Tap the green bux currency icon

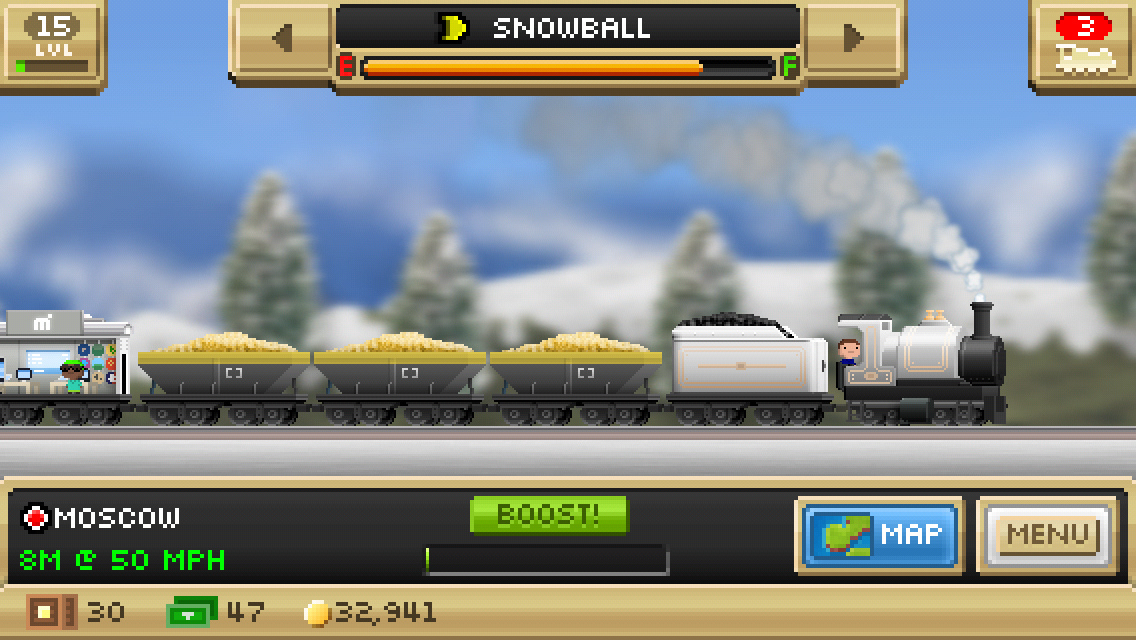pyautogui.click(x=191, y=612)
